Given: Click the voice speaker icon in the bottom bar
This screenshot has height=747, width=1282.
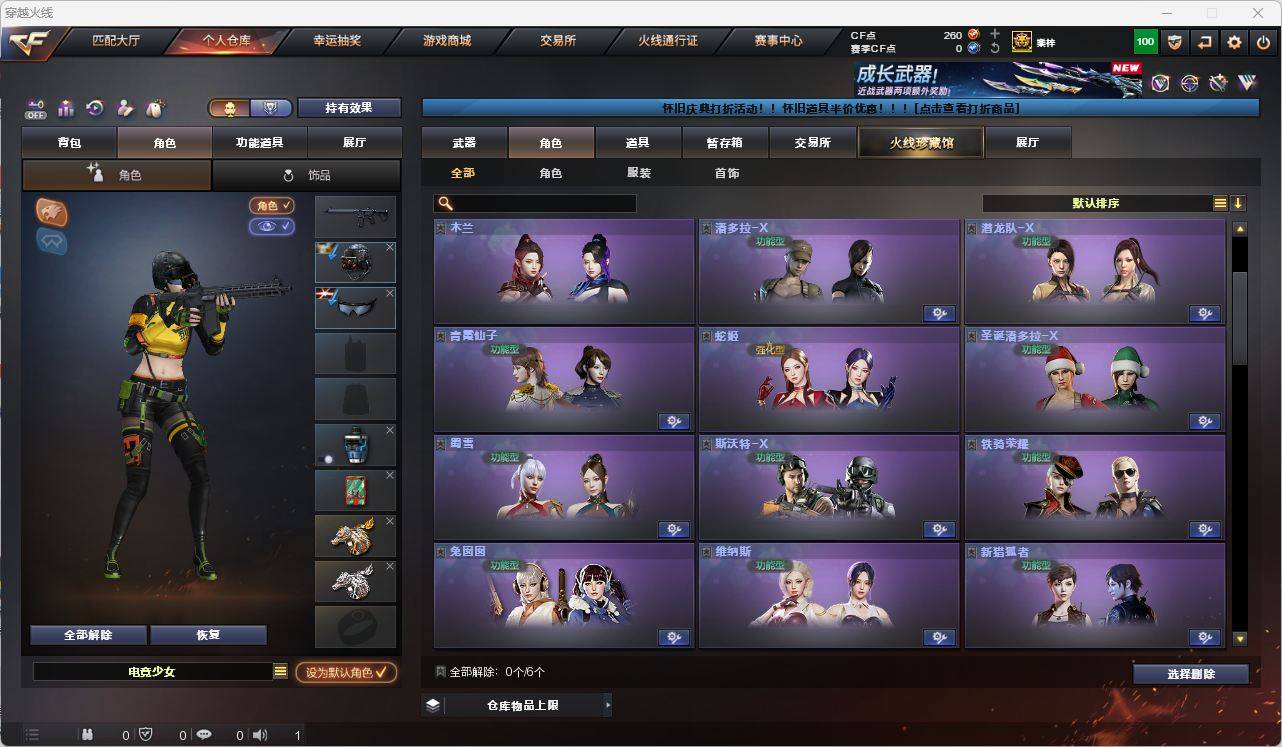Looking at the screenshot, I should coord(259,734).
